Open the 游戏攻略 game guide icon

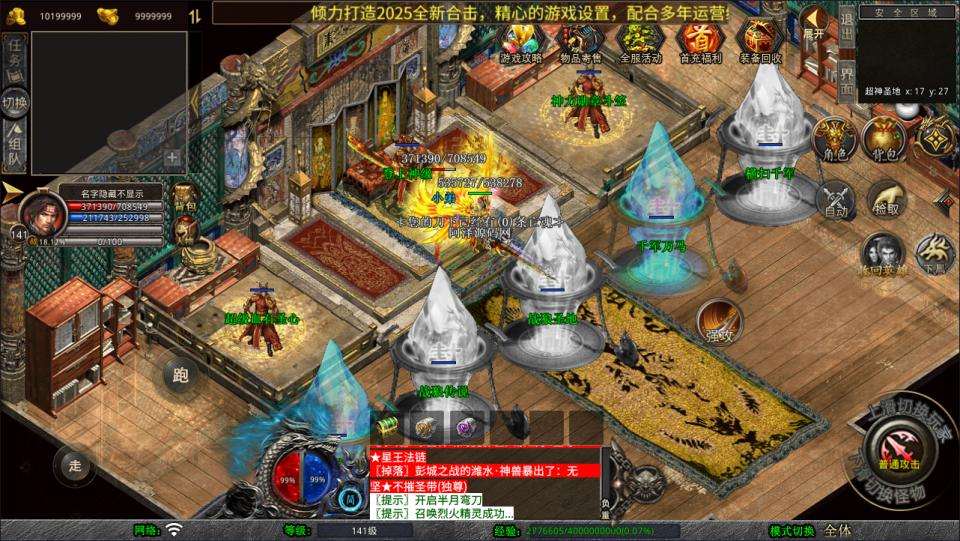521,40
